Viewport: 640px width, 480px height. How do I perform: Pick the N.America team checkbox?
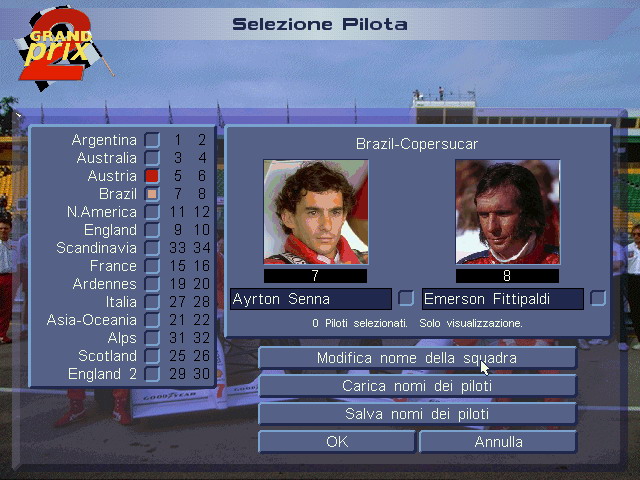(152, 212)
